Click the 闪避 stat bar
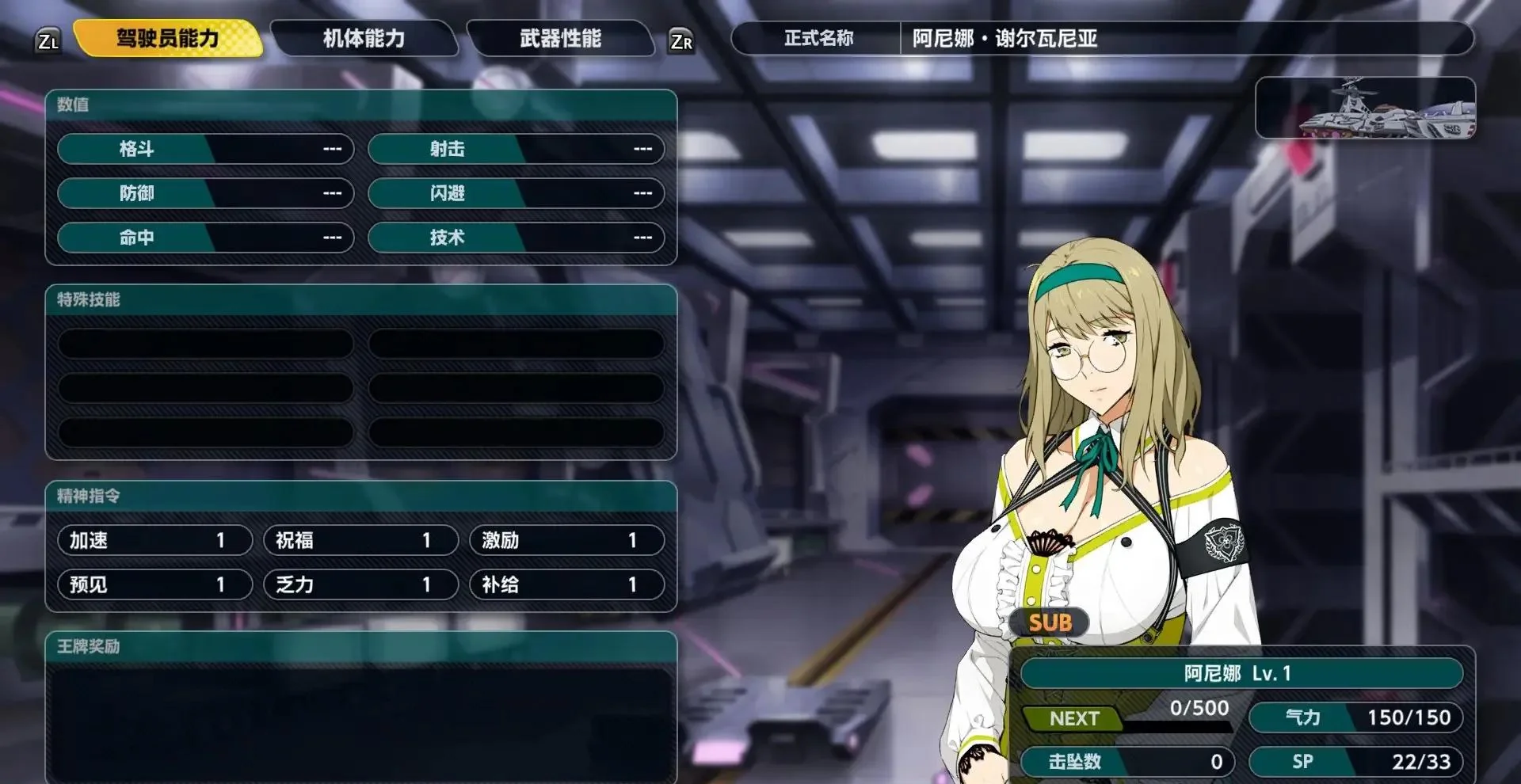The image size is (1521, 784). (516, 193)
